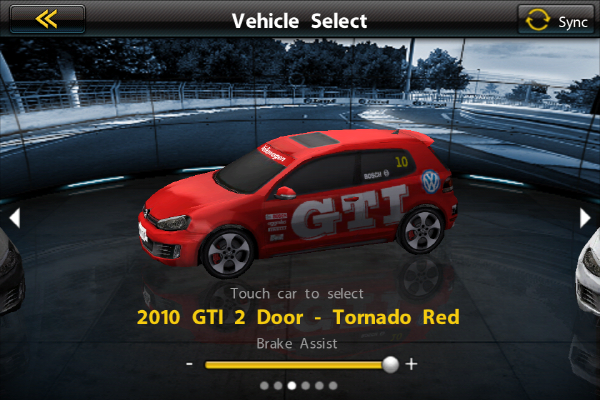Click the Brake Assist slider handle

point(390,364)
